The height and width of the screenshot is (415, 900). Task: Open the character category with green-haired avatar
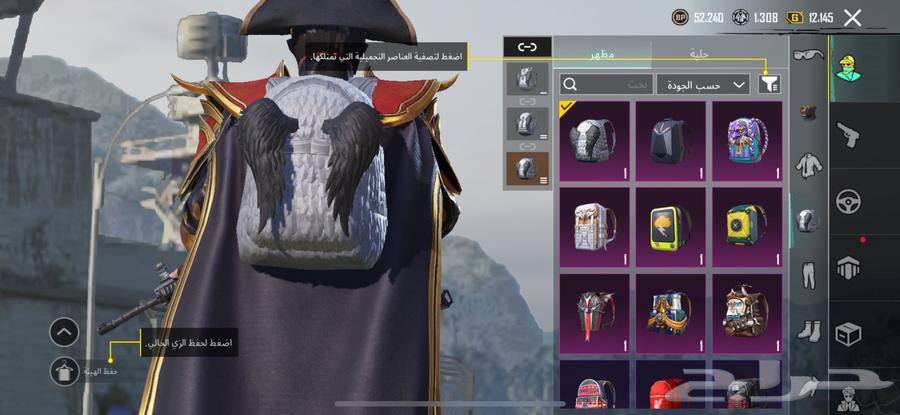coord(849,65)
